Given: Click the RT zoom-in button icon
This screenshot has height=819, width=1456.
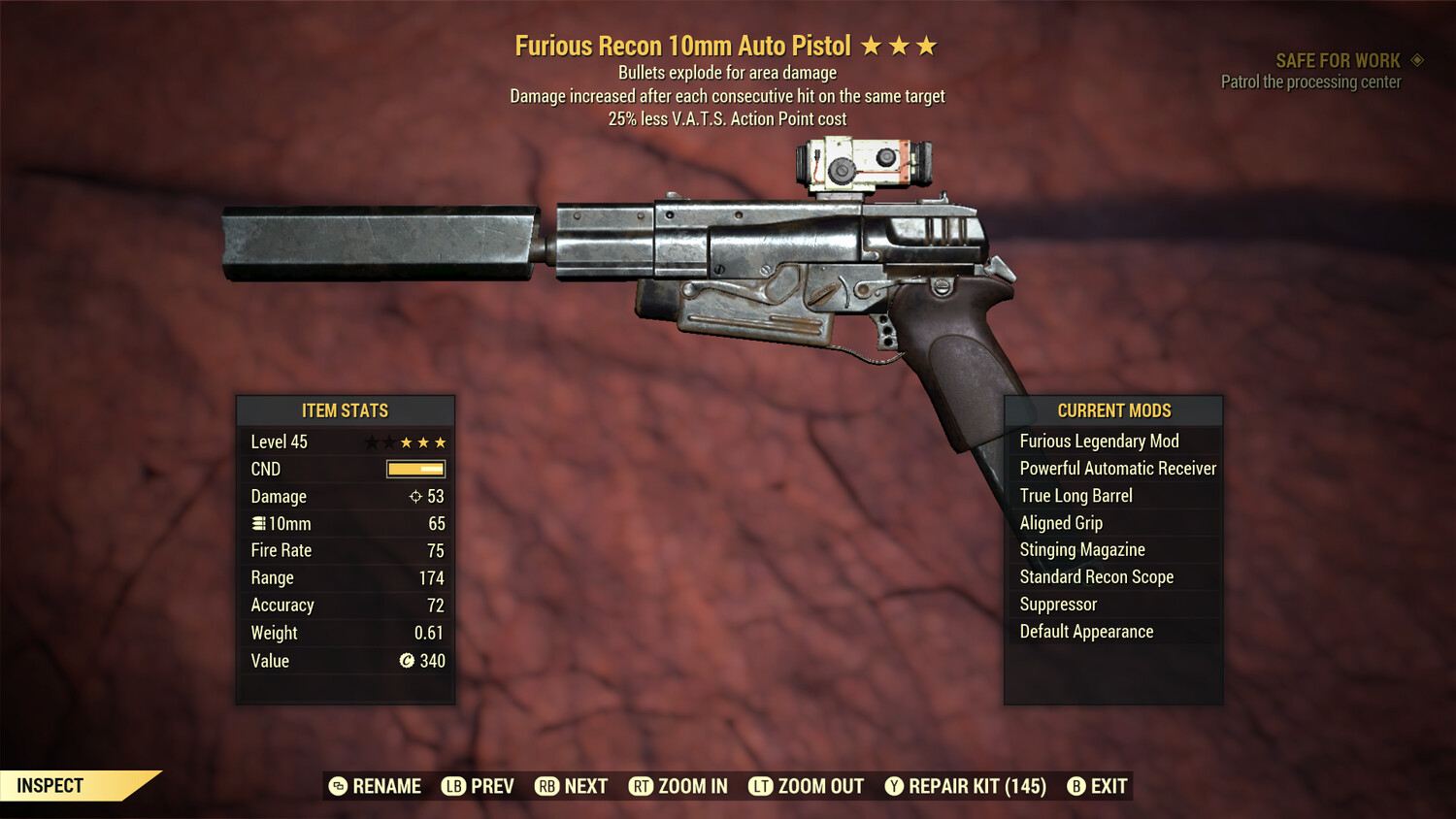Looking at the screenshot, I should coord(642,786).
